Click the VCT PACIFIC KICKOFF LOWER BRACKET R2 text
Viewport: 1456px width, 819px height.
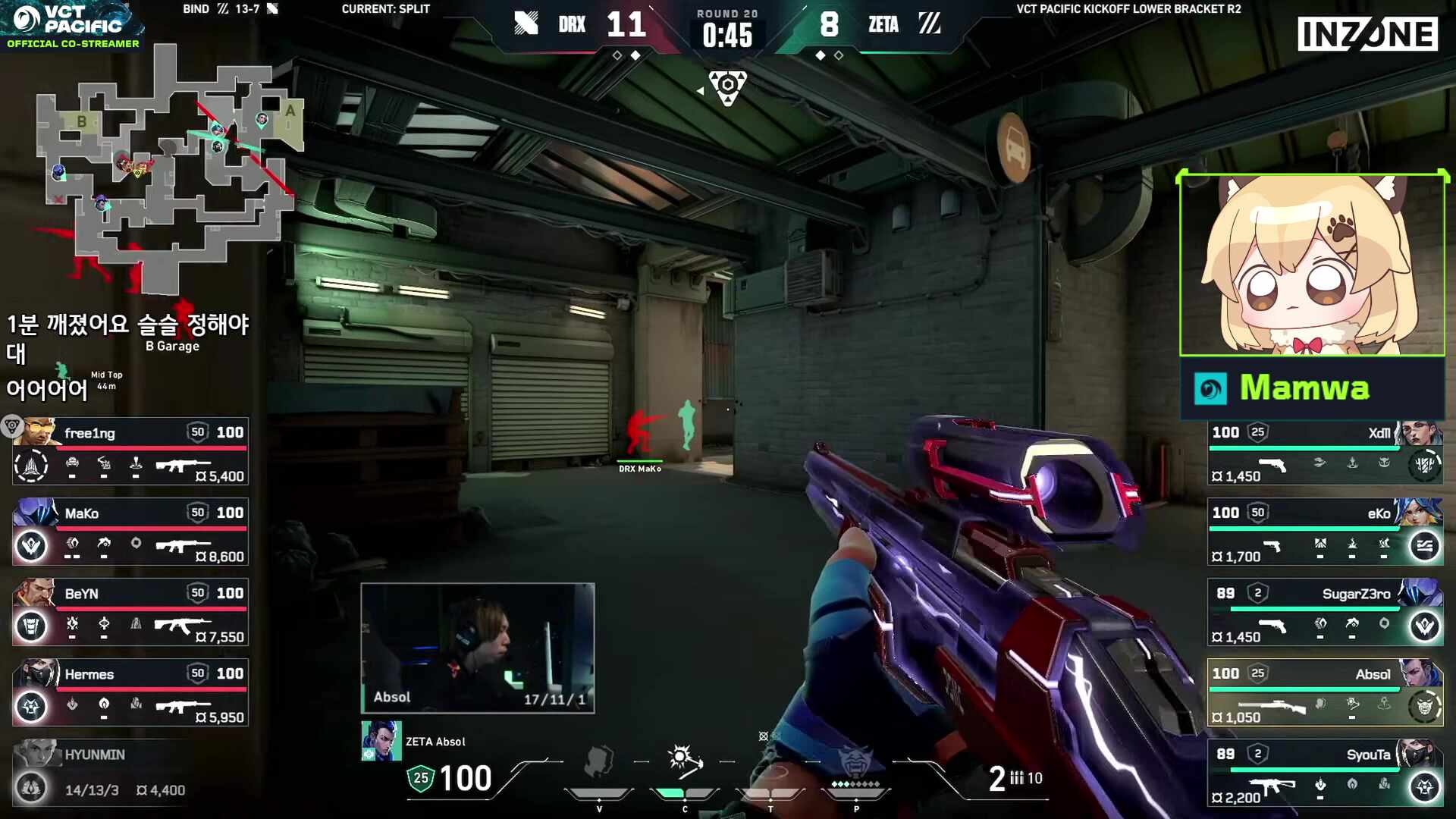[x=1128, y=9]
